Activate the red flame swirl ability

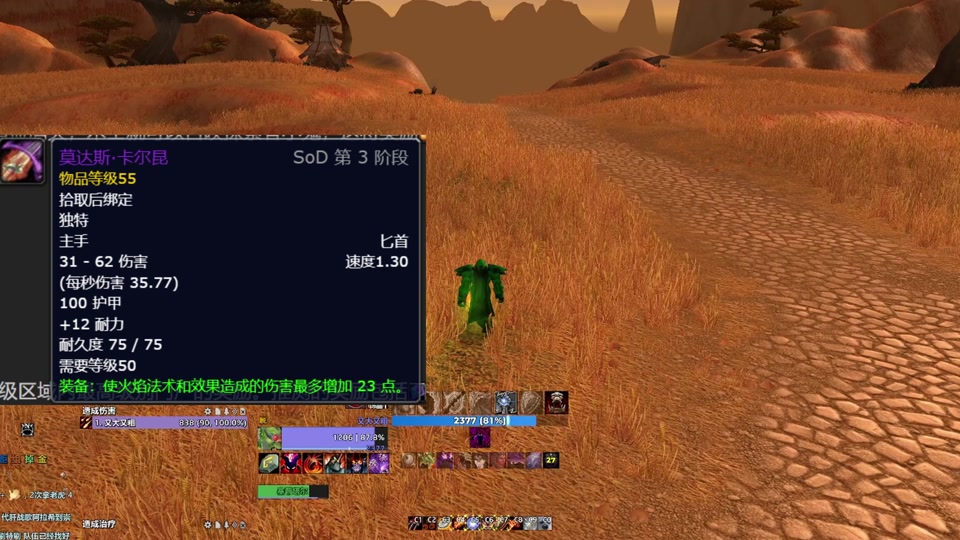(312, 462)
